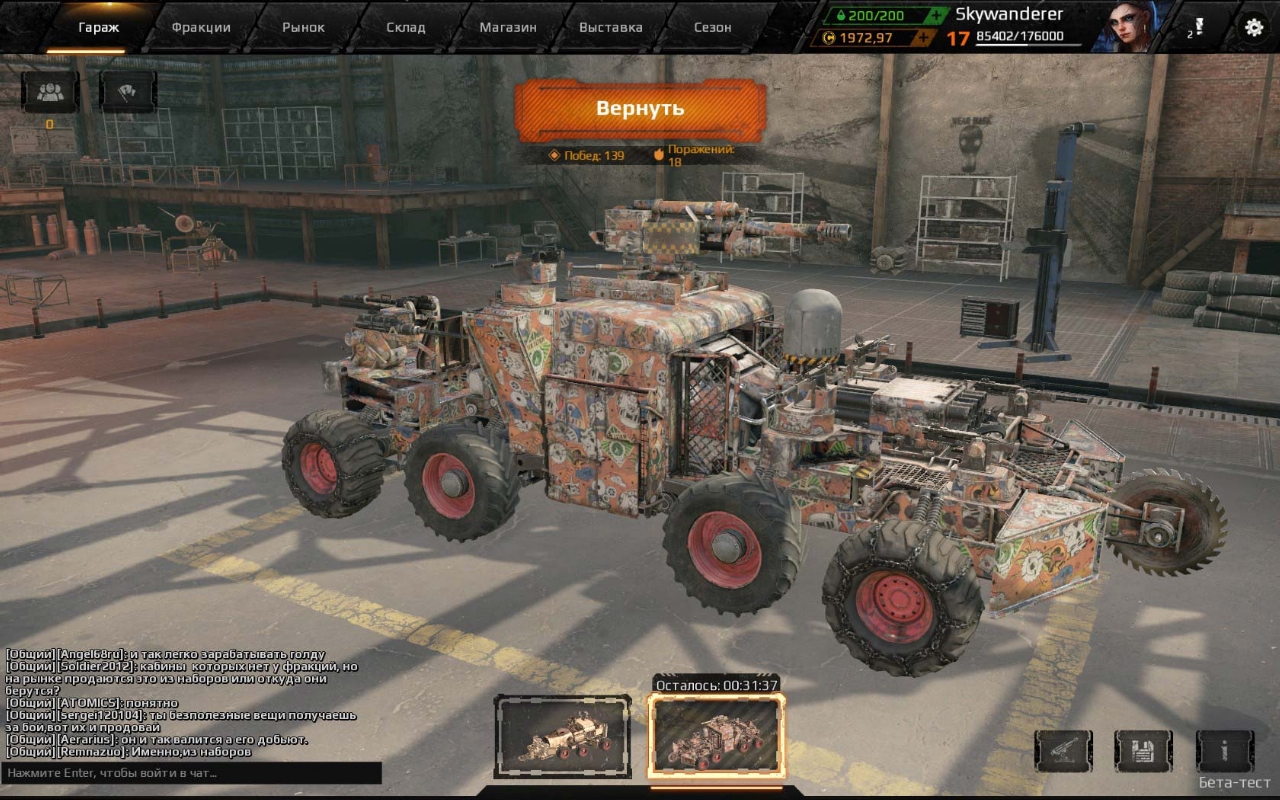Screen dimensions: 1280x800
Task: Open the settings gear icon
Action: tap(1253, 27)
